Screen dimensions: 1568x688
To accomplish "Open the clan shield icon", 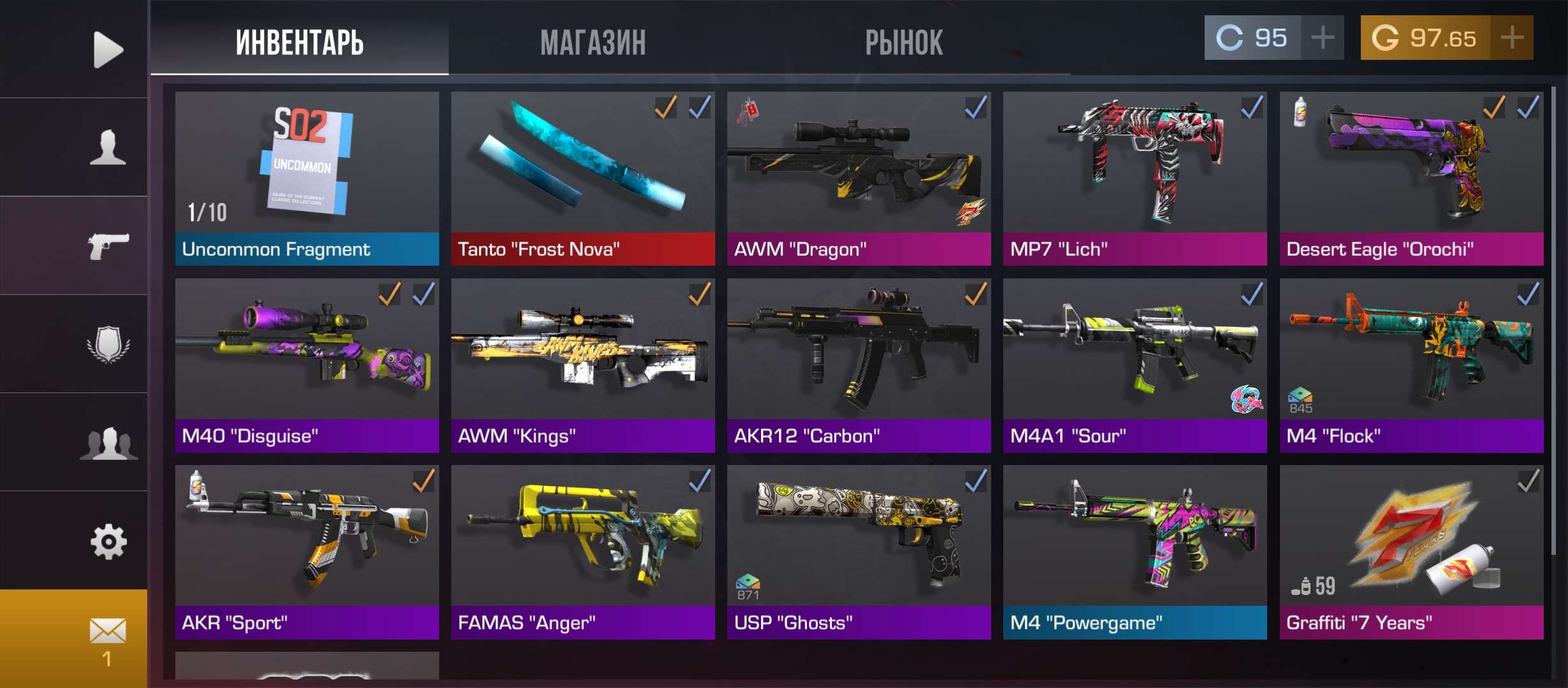I will (x=108, y=345).
